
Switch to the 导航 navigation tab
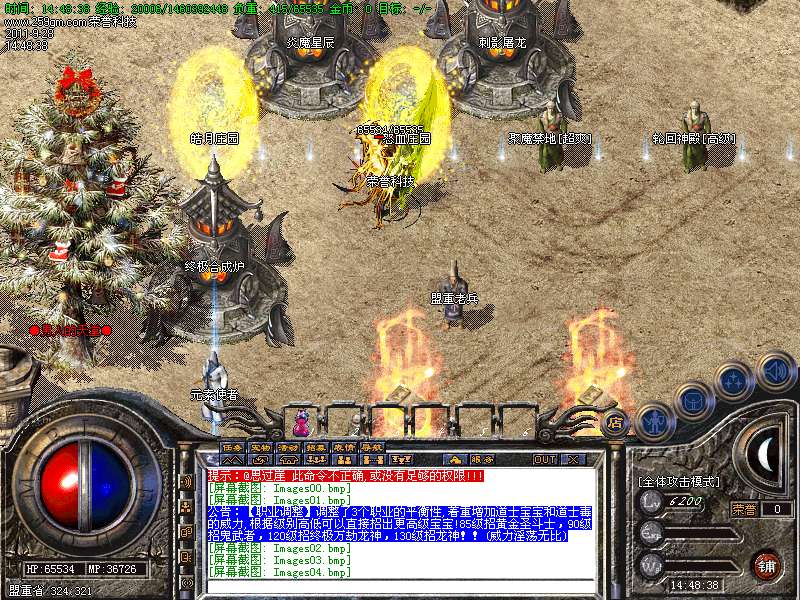click(372, 446)
